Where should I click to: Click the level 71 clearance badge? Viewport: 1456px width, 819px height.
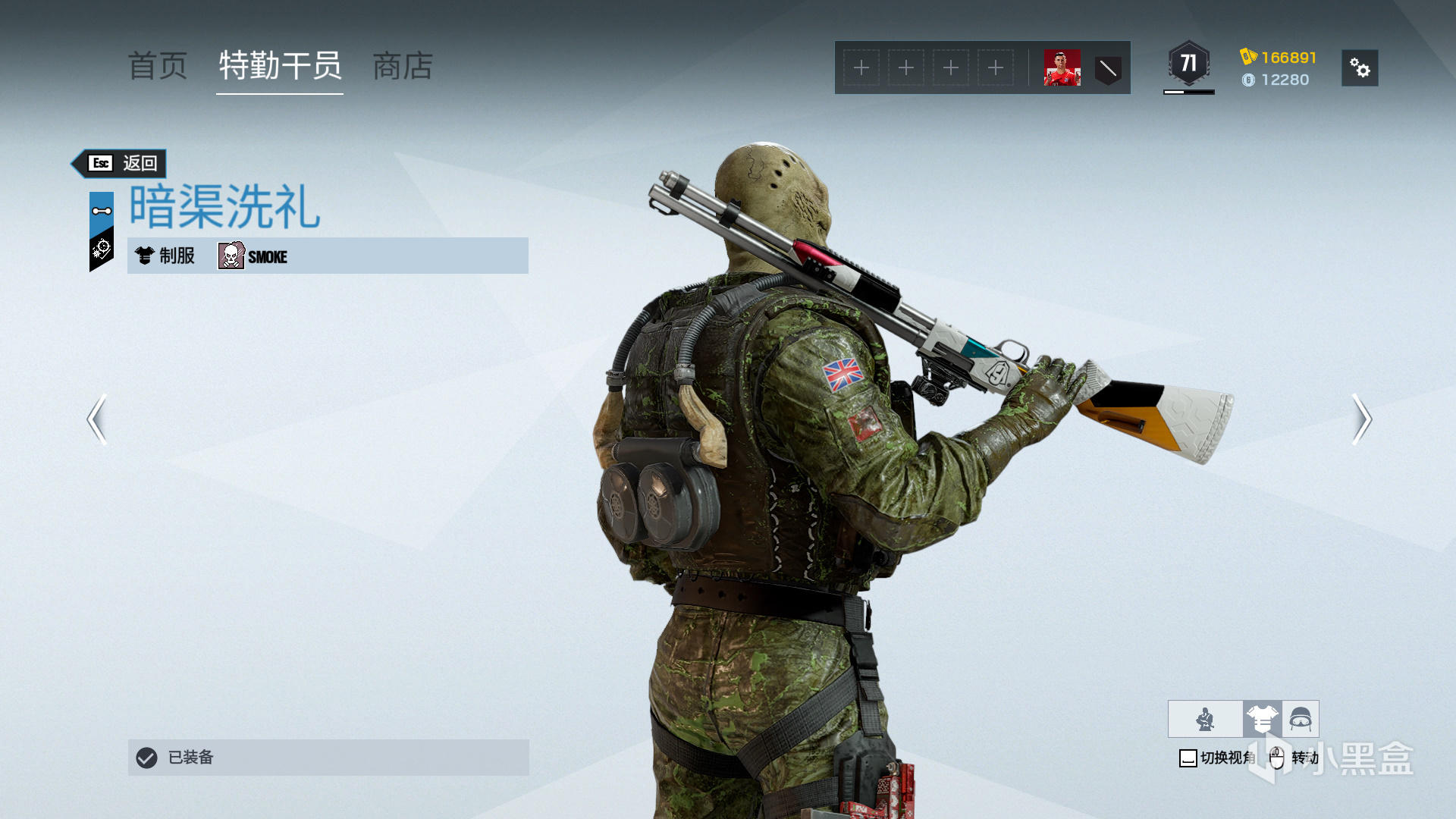click(1188, 65)
